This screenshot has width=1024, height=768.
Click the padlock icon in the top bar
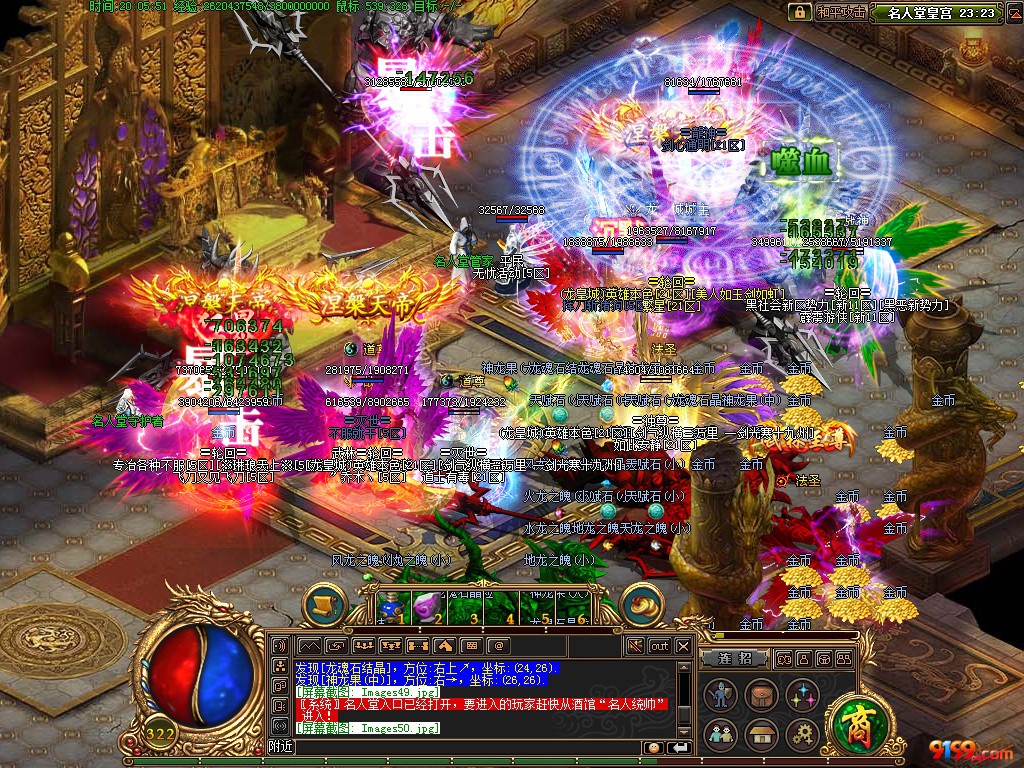799,12
